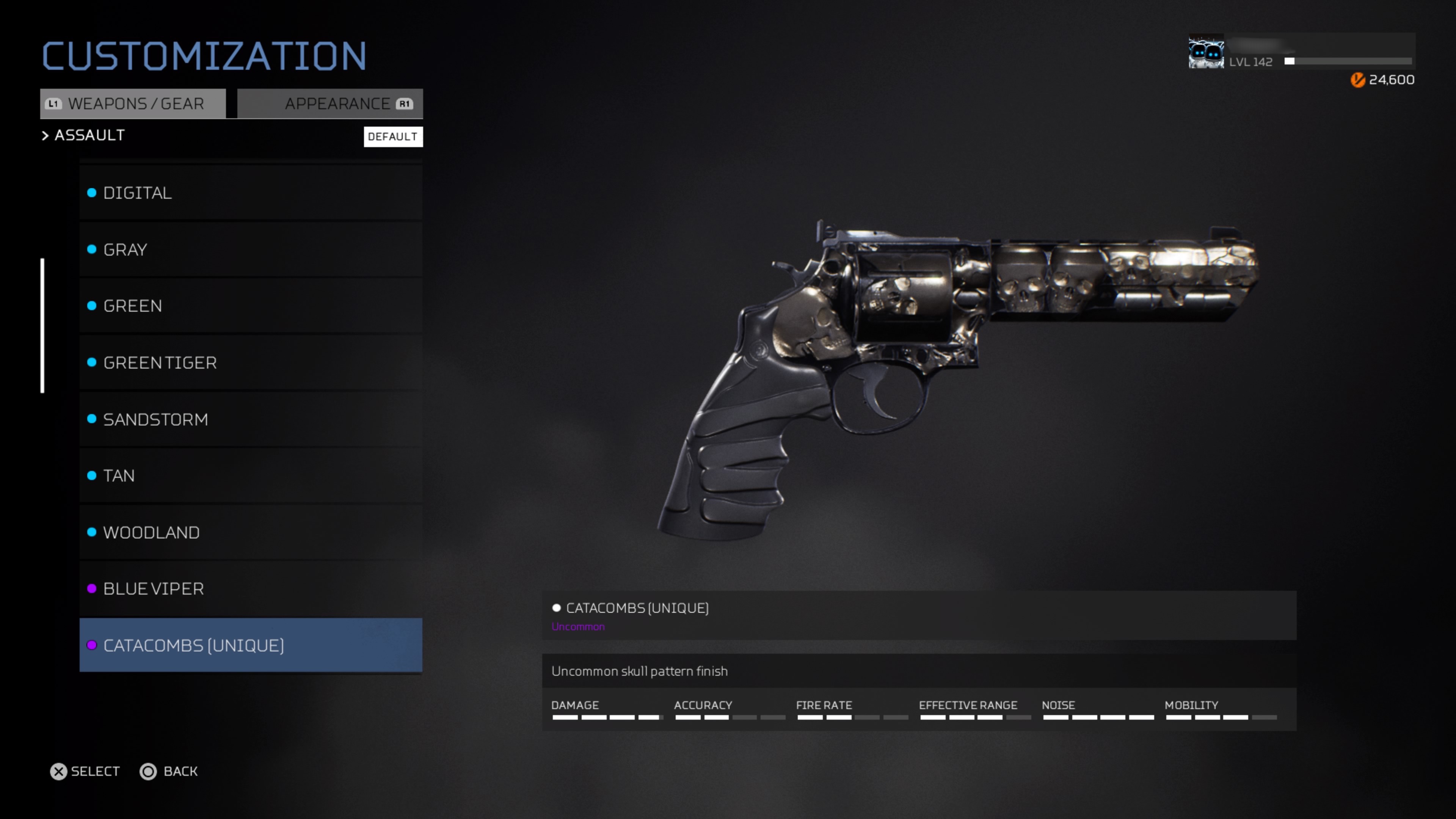Viewport: 1456px width, 819px height.
Task: Switch to the Weapons / Gear tab
Action: pyautogui.click(x=133, y=104)
